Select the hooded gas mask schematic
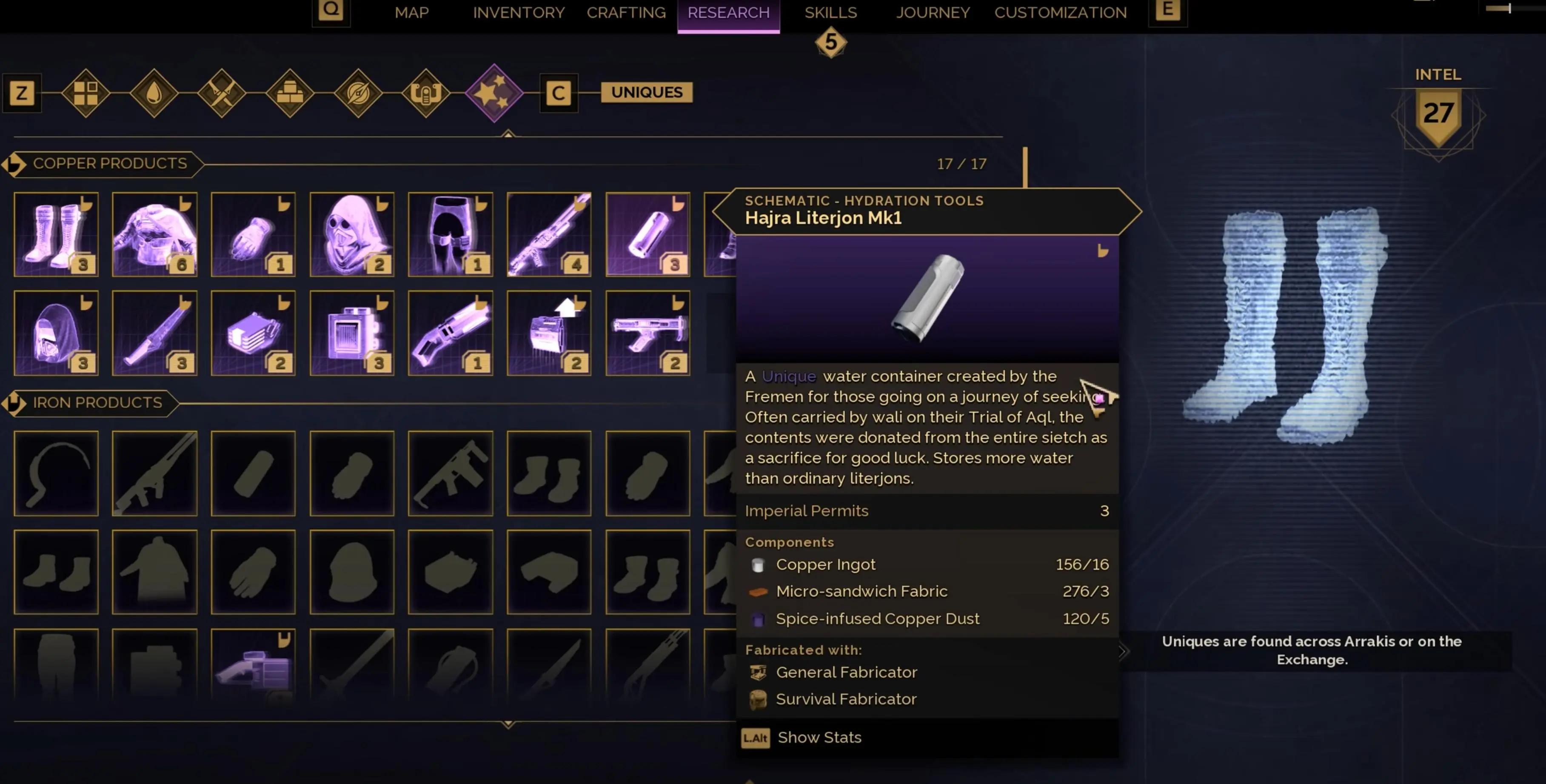Screen dimensions: 1546x784 coord(352,235)
